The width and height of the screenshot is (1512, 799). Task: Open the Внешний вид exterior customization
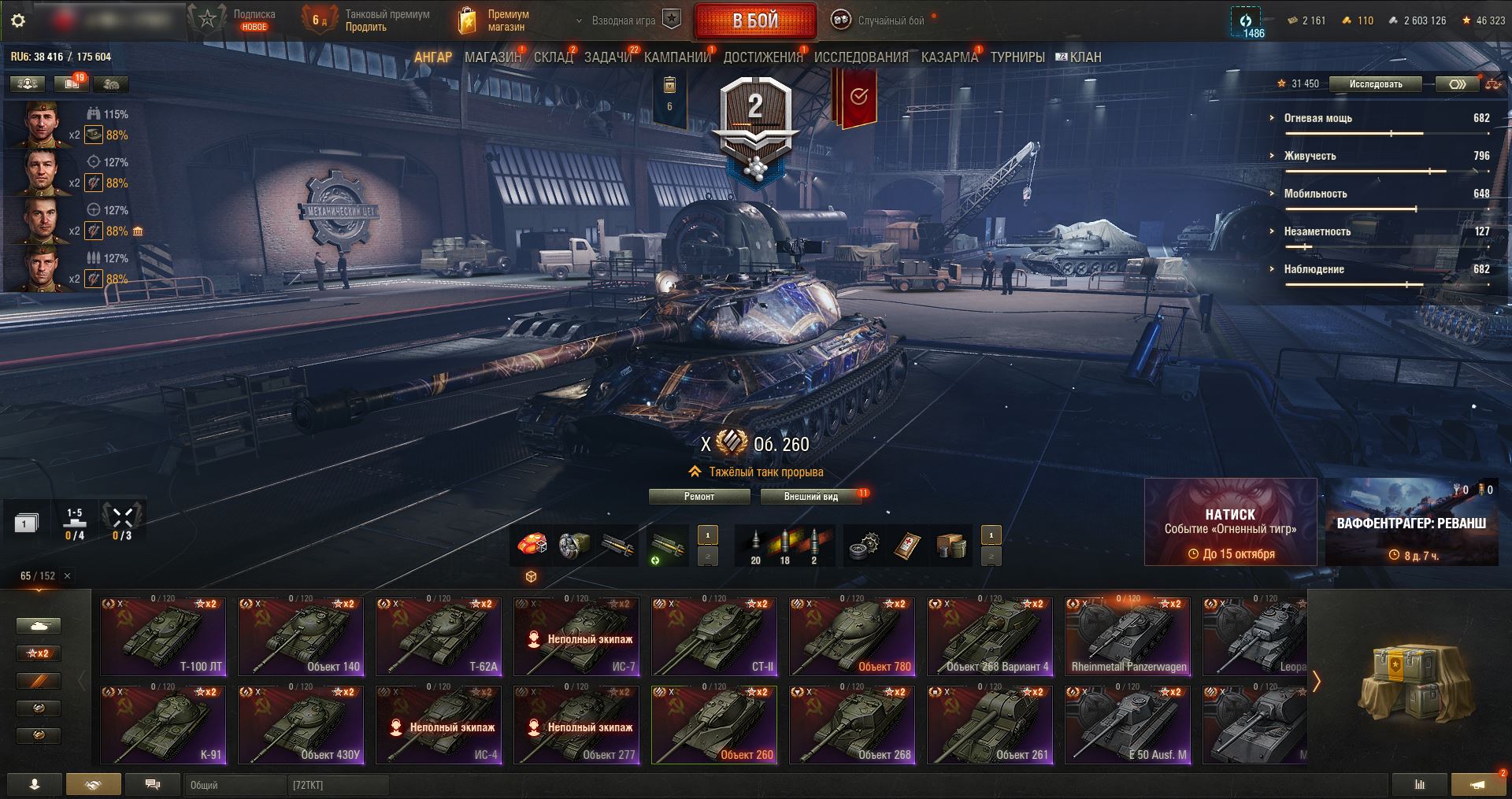pos(810,497)
